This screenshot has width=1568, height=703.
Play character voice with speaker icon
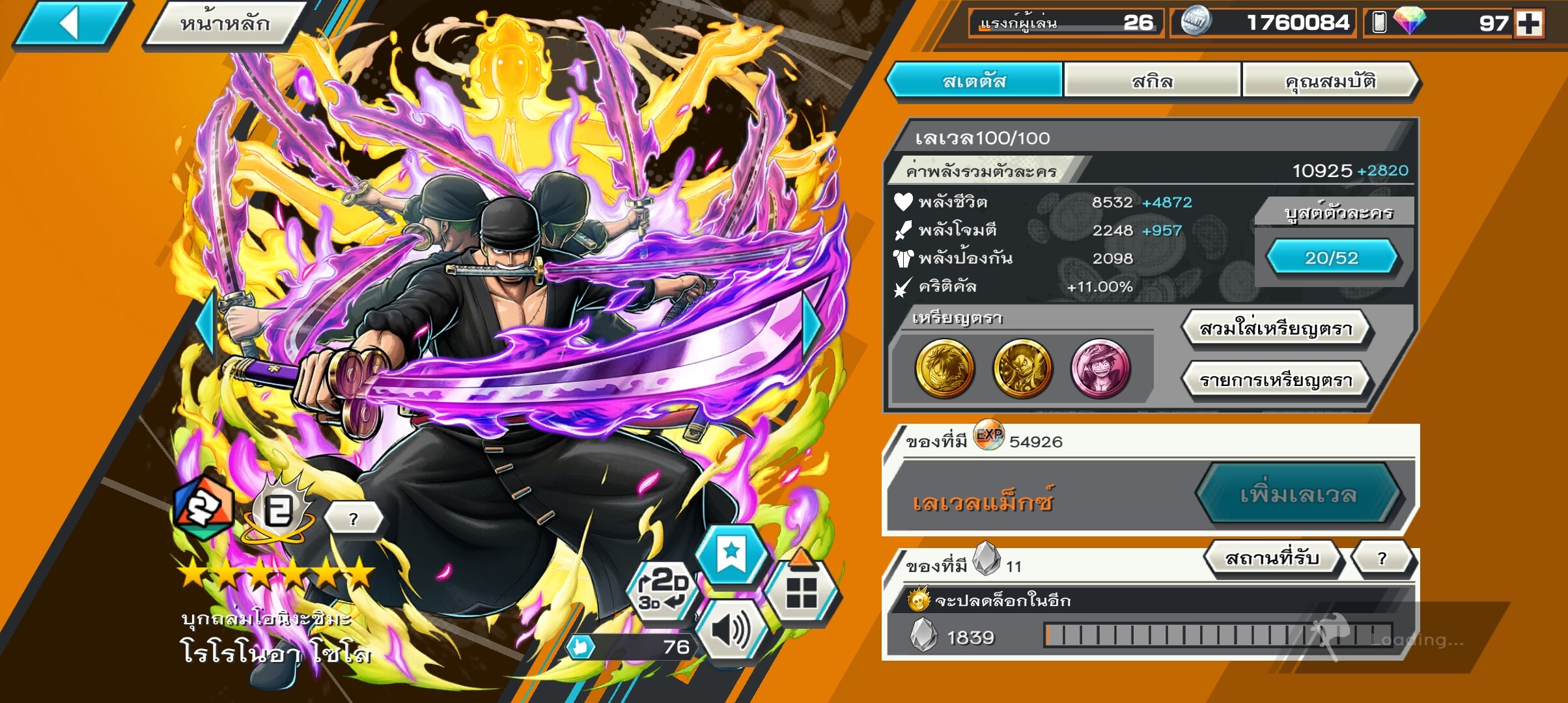(731, 631)
